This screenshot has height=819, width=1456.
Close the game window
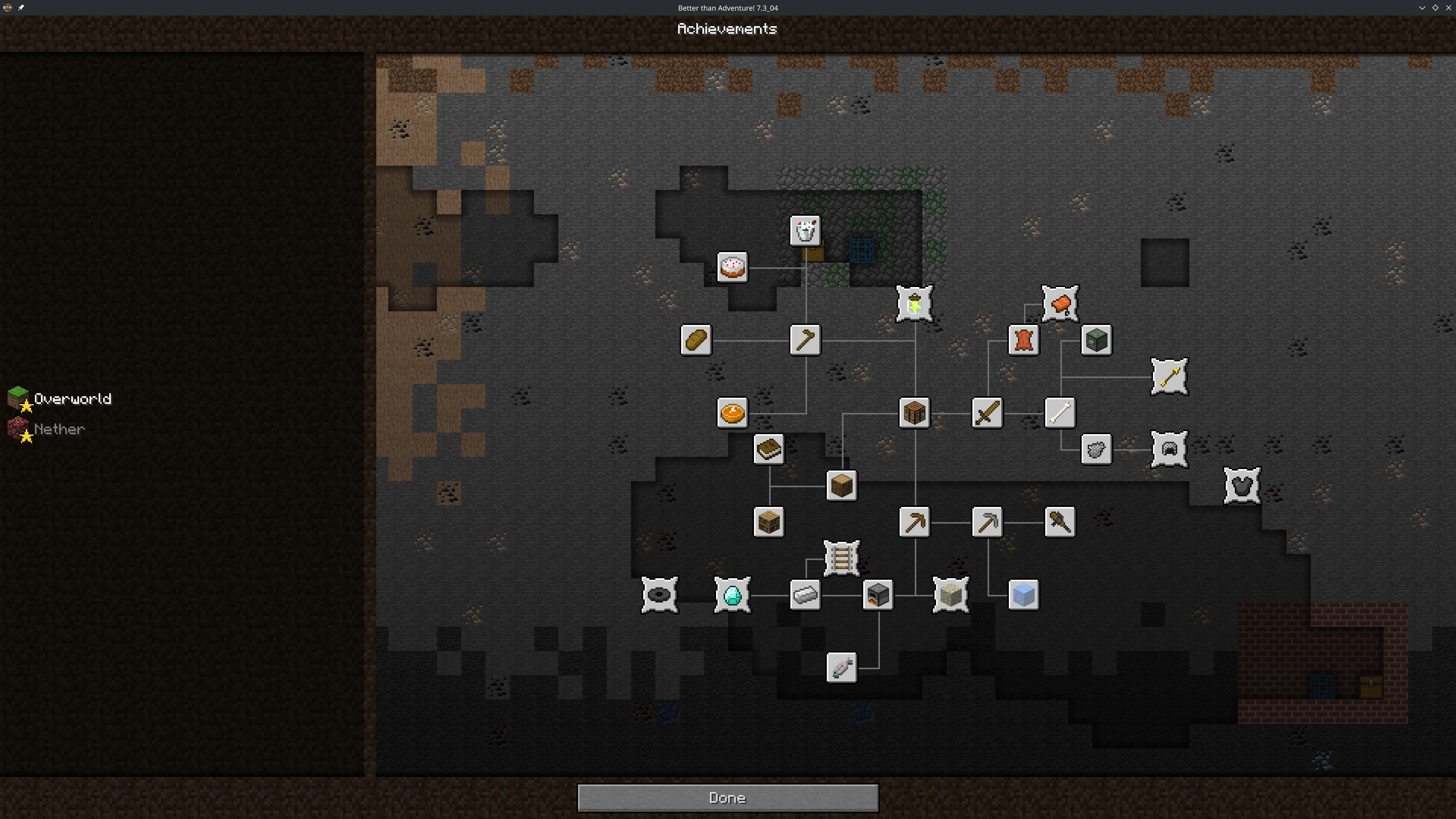click(1448, 8)
